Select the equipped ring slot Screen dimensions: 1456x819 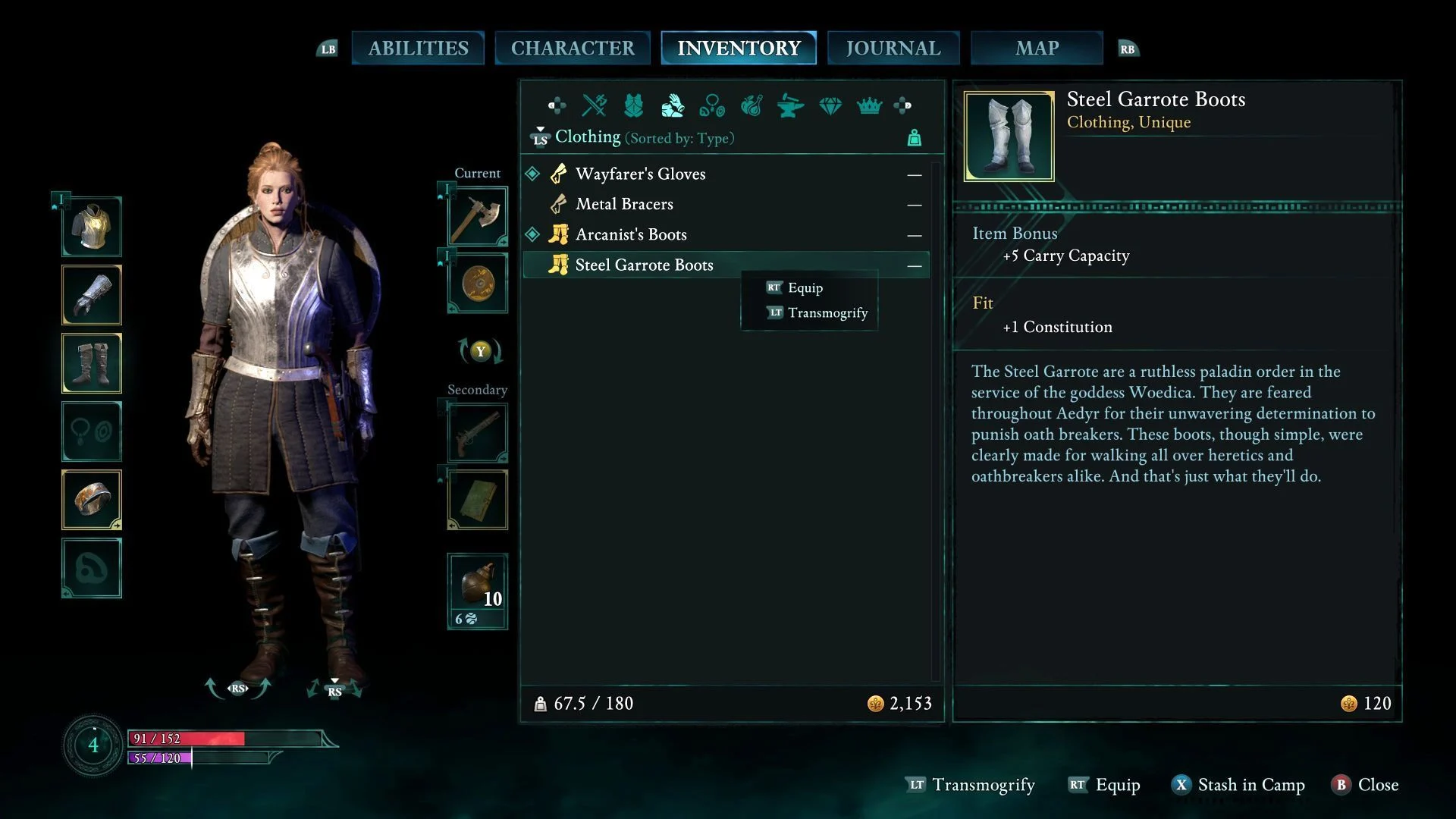[x=92, y=500]
